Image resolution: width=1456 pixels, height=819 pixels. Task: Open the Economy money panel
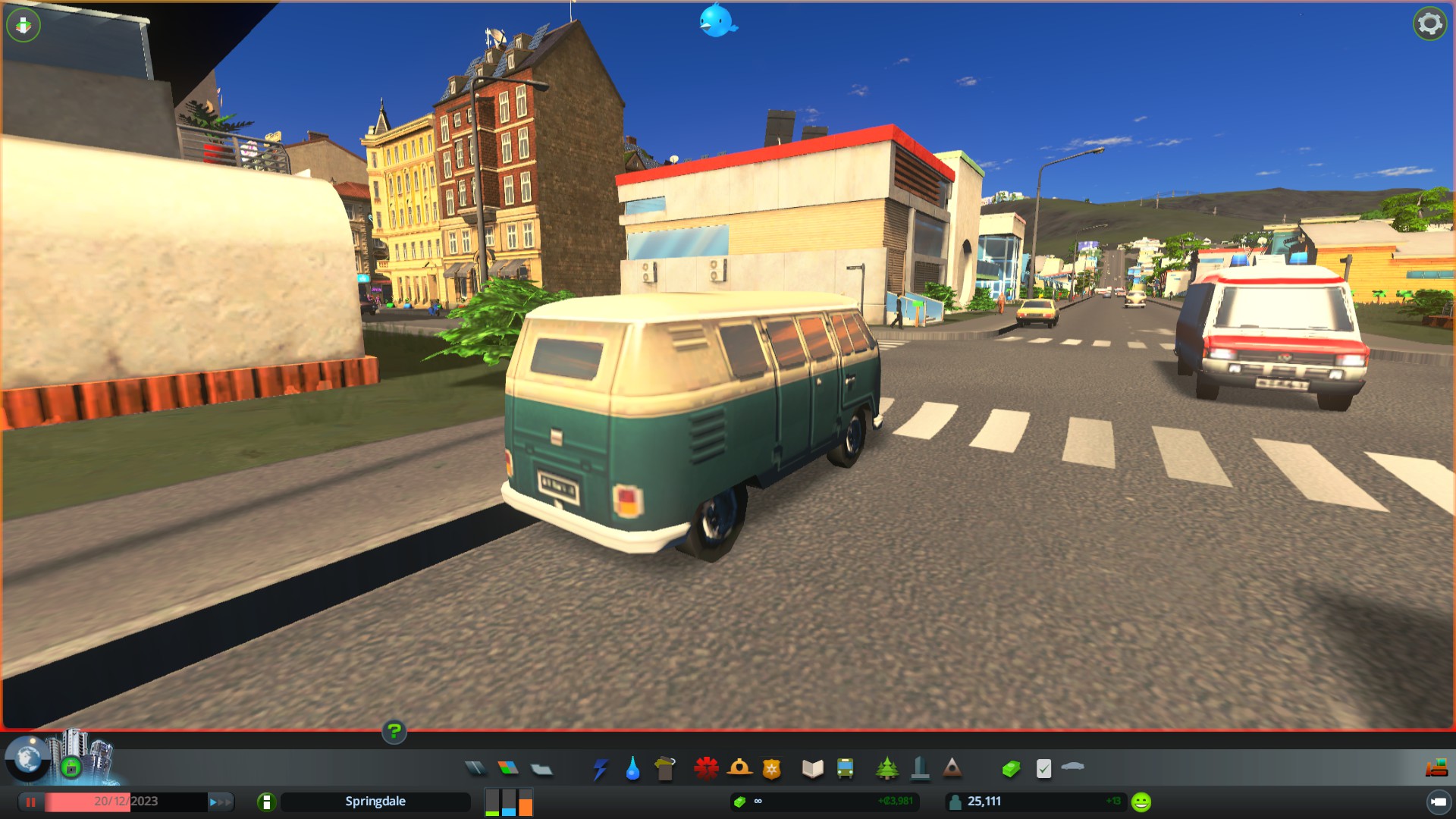(1011, 769)
